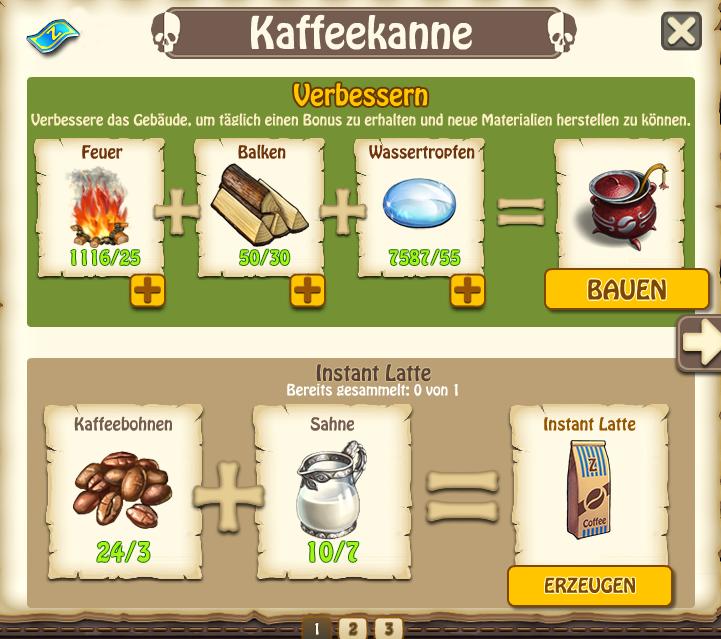
Task: Select the Balken wood ingredient card
Action: pos(261,207)
